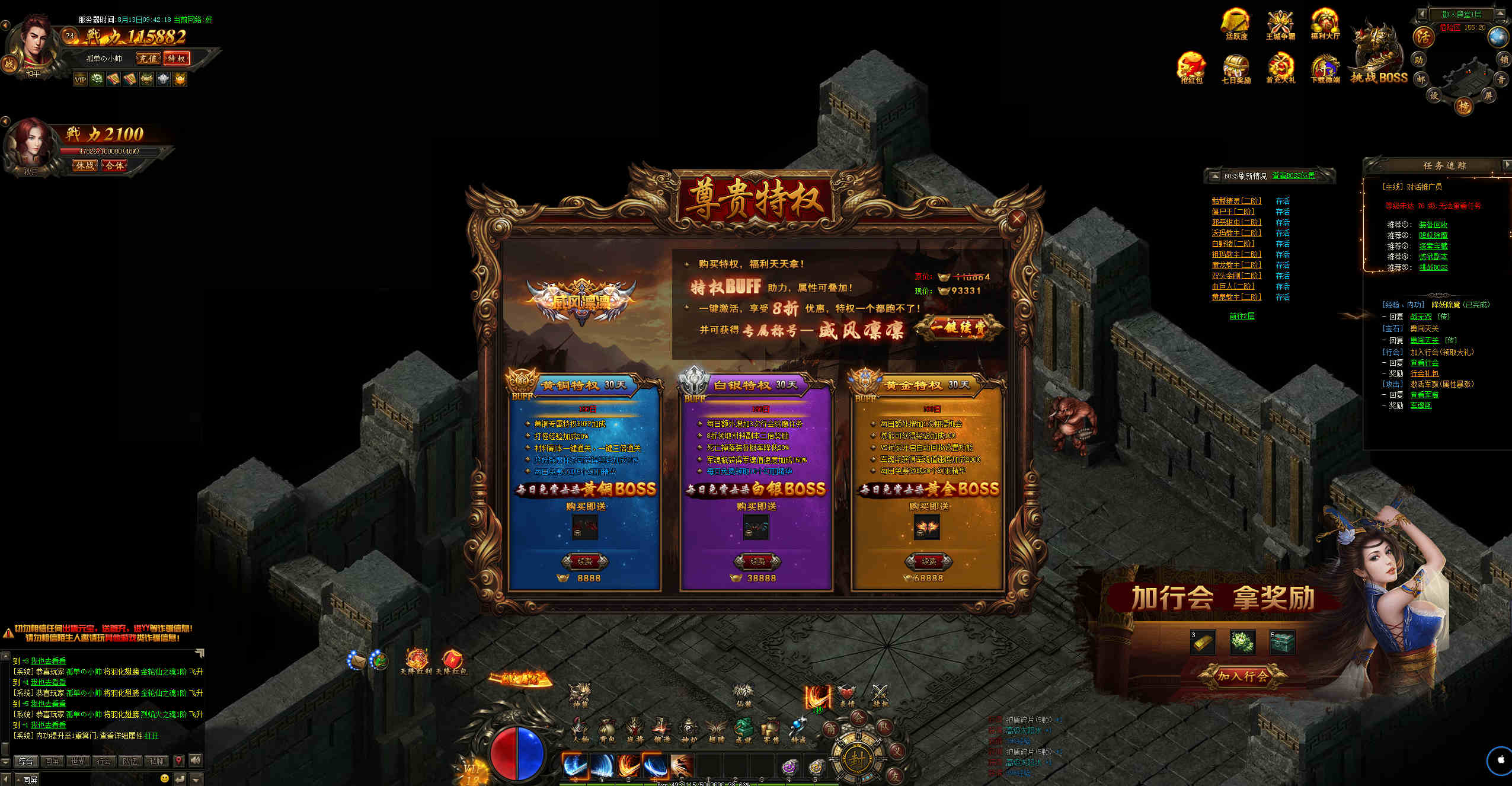Open the 福利大厅 welfare hall
This screenshot has height=786, width=1512.
pos(1325,24)
